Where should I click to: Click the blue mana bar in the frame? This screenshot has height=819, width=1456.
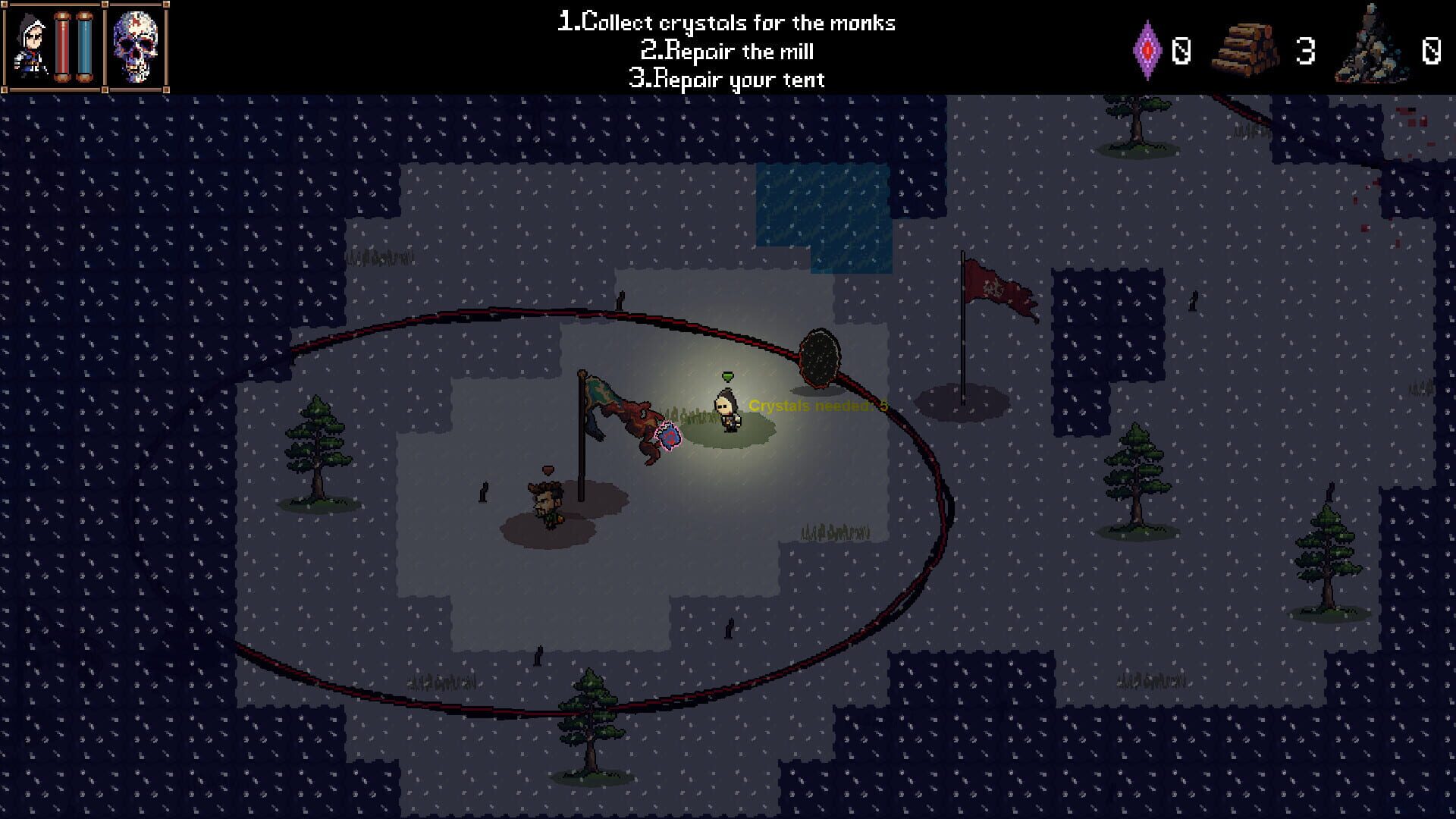85,47
